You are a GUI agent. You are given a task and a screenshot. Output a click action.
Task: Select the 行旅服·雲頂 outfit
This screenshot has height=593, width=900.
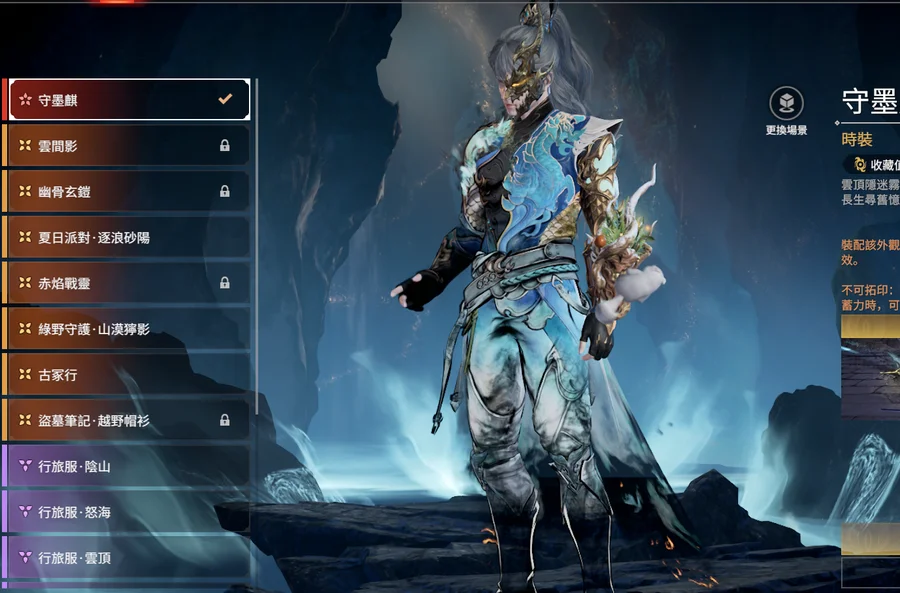pos(128,558)
